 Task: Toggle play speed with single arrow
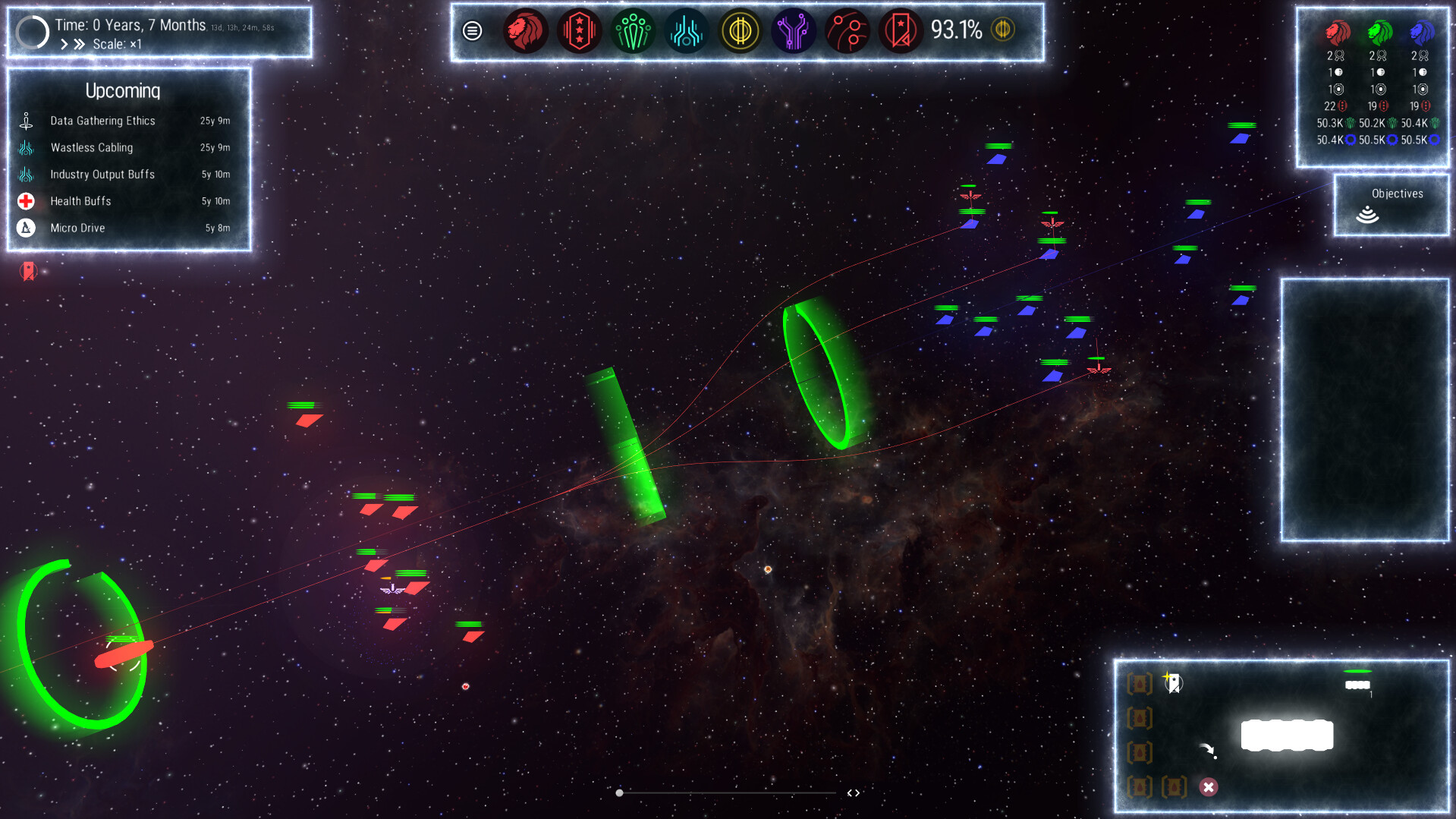(64, 43)
